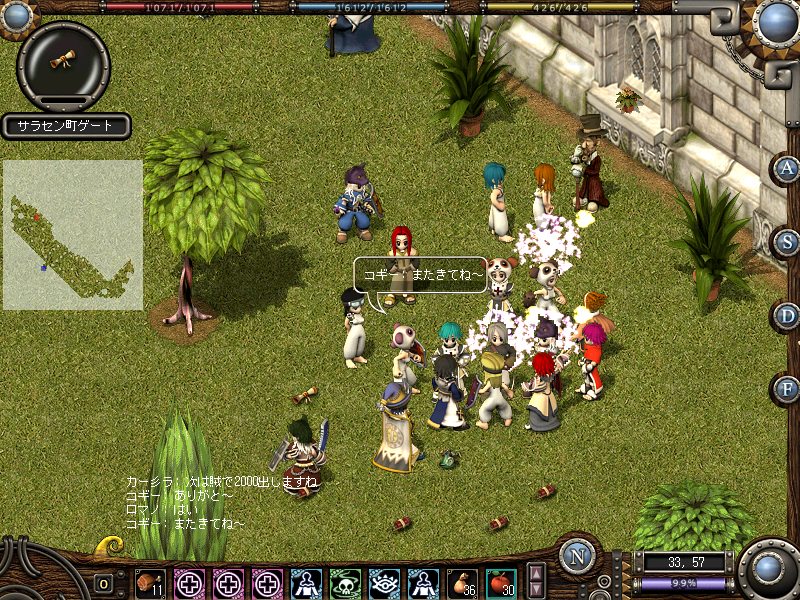
Task: Activate the round F button
Action: tap(788, 389)
